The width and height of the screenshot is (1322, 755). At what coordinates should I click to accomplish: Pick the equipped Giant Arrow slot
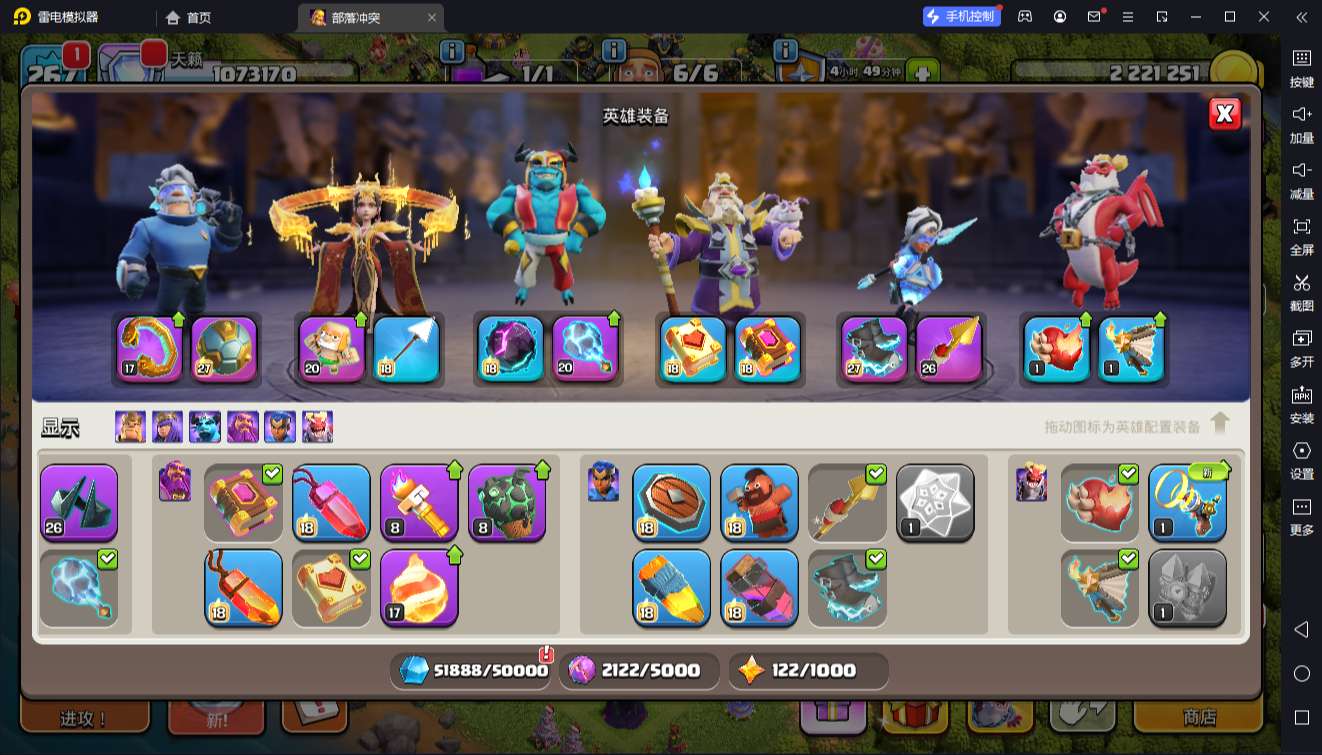406,349
